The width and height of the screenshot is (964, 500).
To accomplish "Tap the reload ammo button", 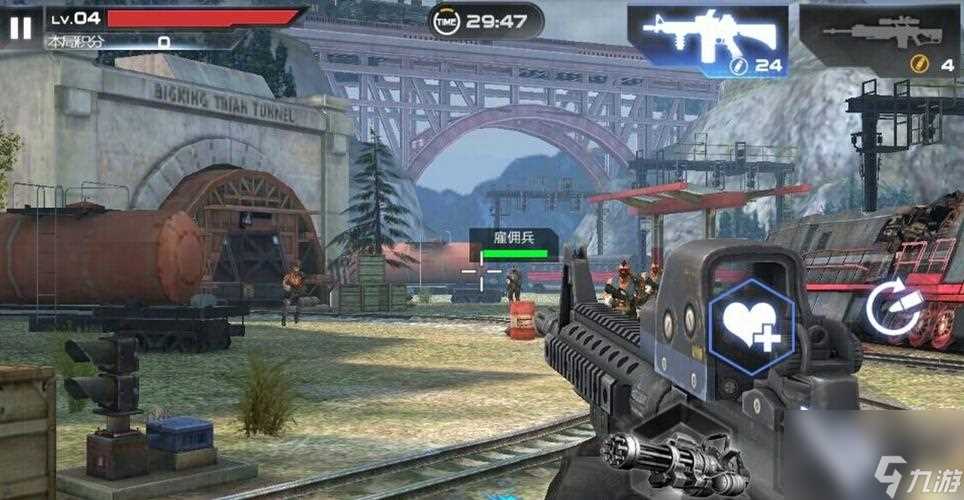I will (x=893, y=308).
